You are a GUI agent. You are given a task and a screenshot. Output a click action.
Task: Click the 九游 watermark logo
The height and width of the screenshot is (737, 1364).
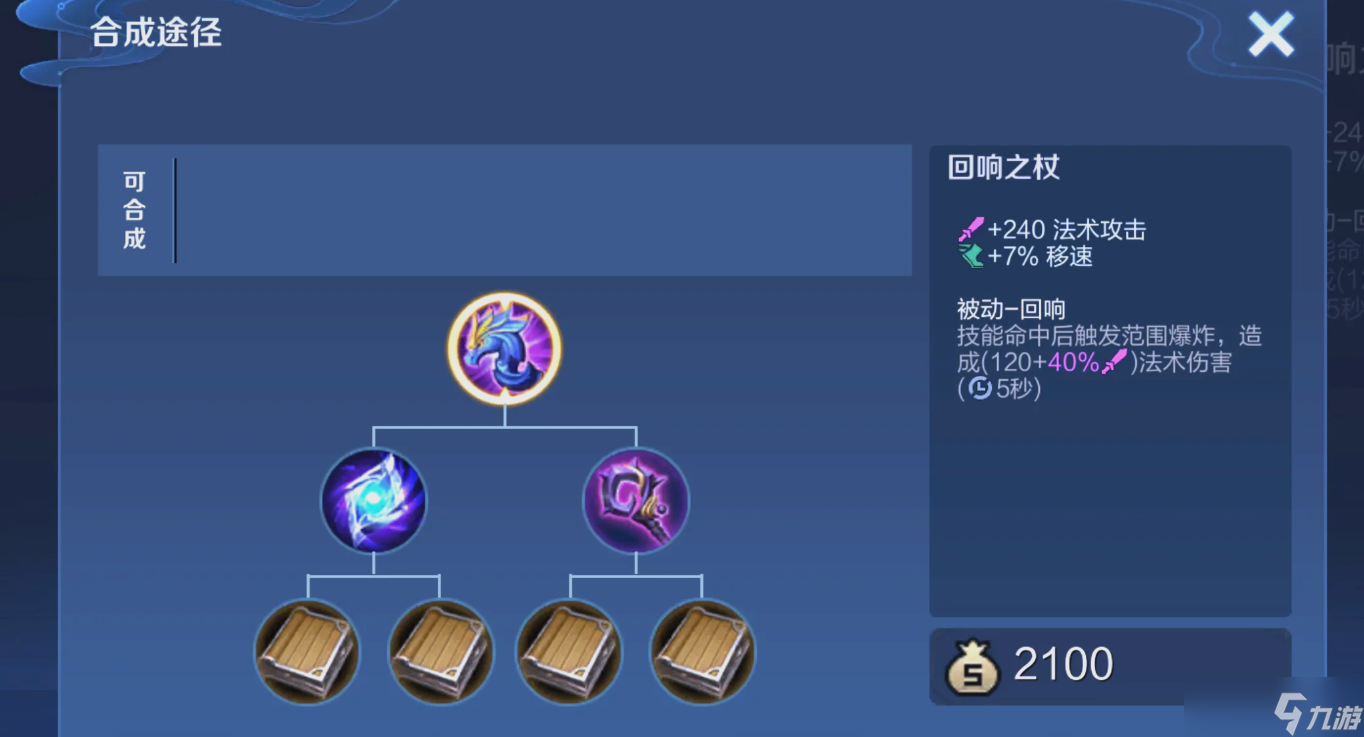coord(1315,714)
